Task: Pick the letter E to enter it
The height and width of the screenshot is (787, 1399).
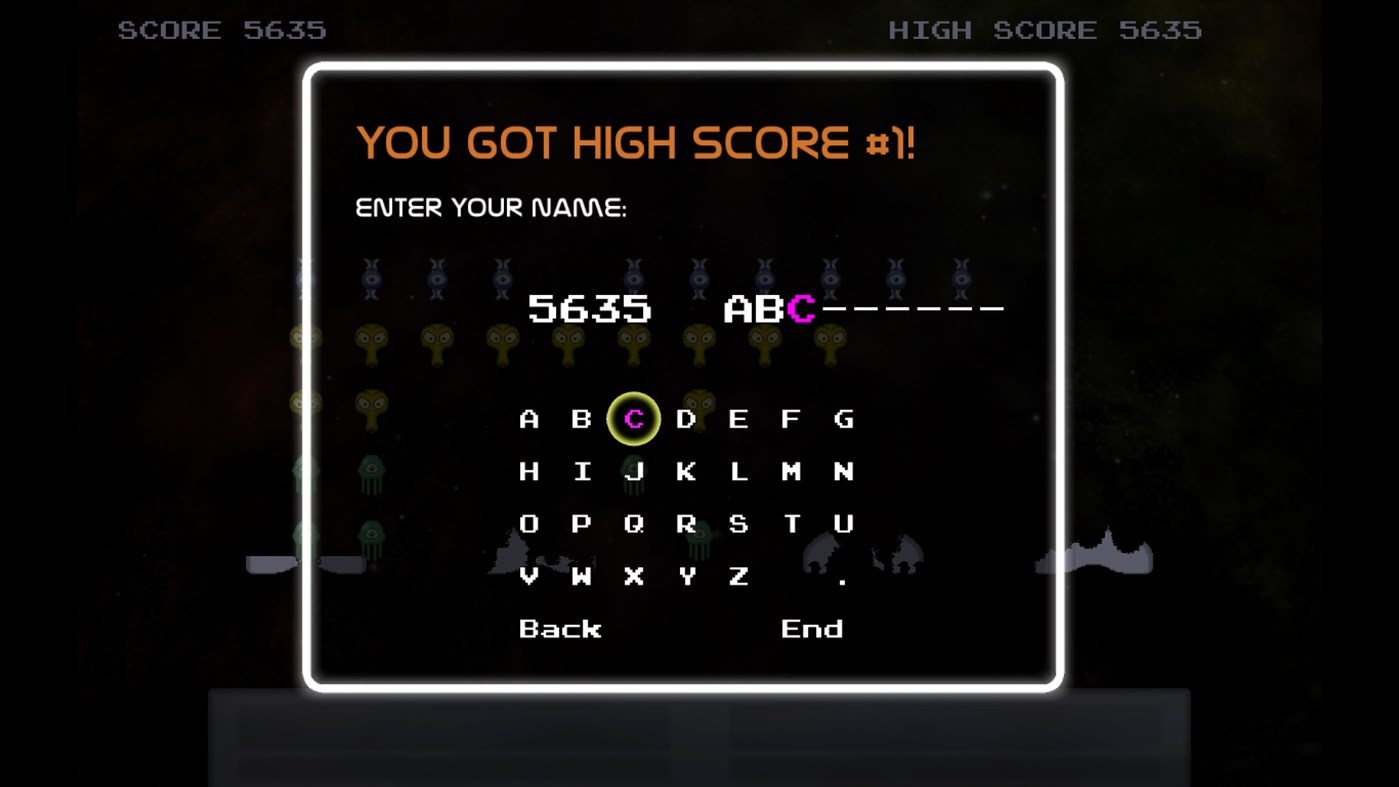Action: [x=739, y=419]
